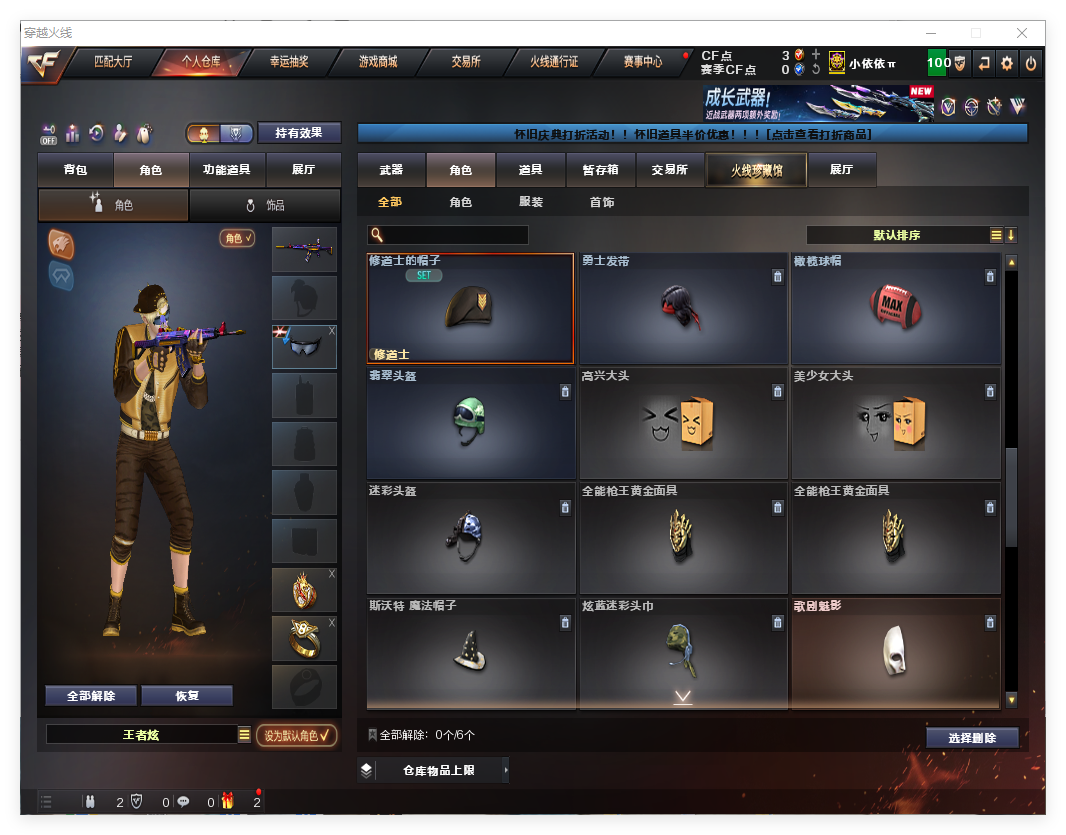Click the 选择删除 select delete button

point(972,738)
